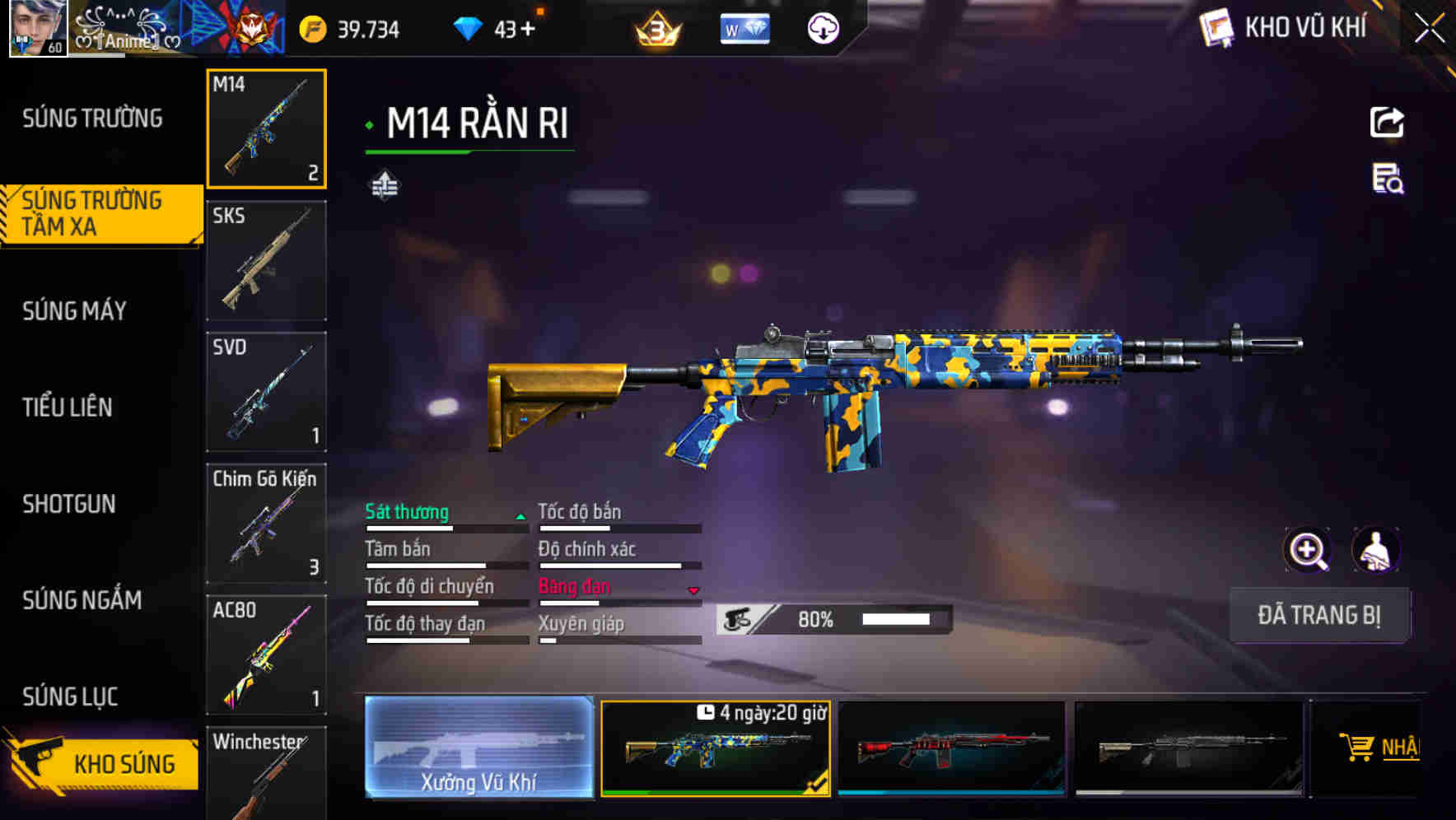This screenshot has height=820, width=1456.
Task: Select the SVD weapon thumbnail
Action: [266, 392]
